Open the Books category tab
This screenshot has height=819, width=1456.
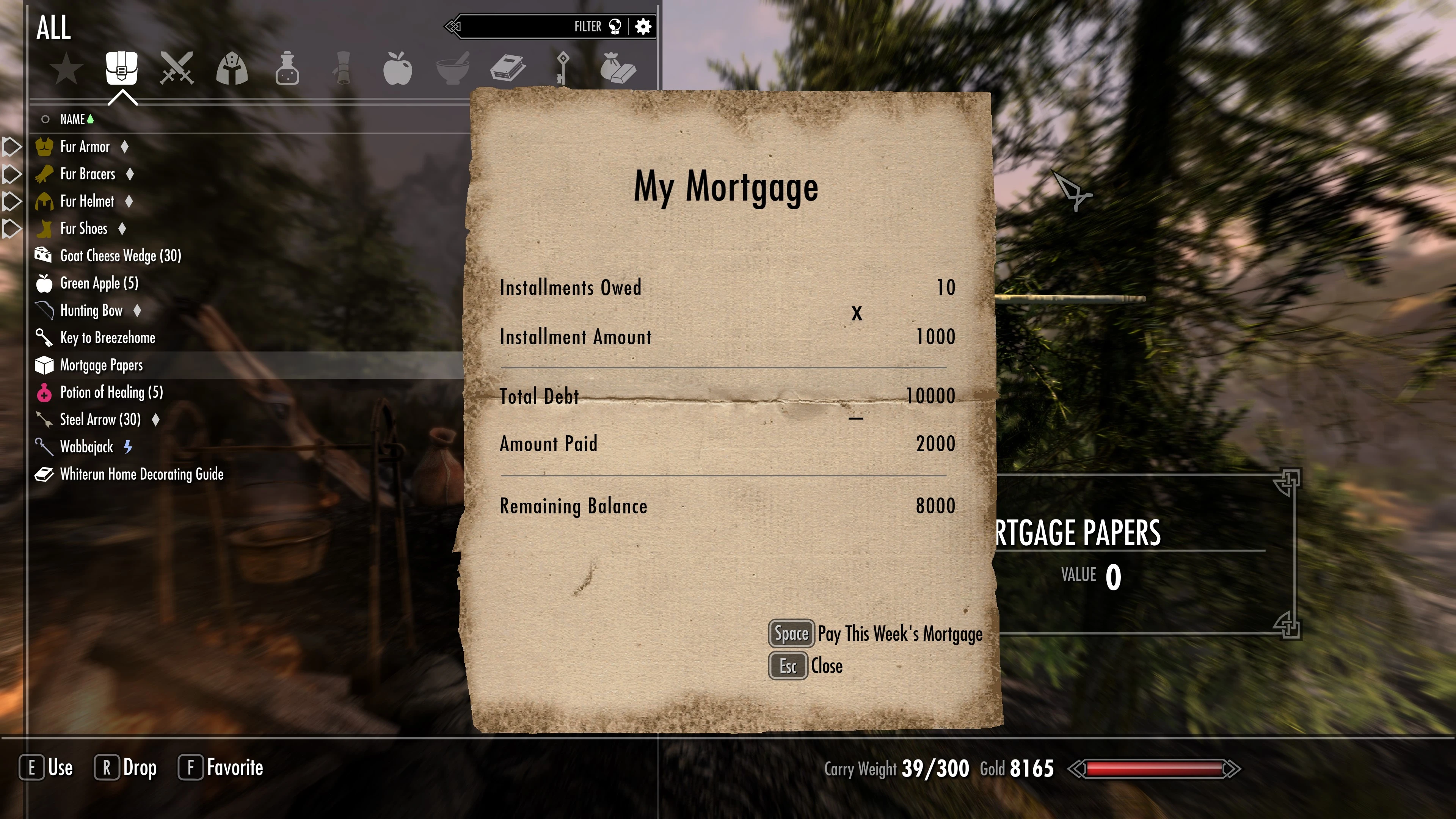pyautogui.click(x=508, y=69)
